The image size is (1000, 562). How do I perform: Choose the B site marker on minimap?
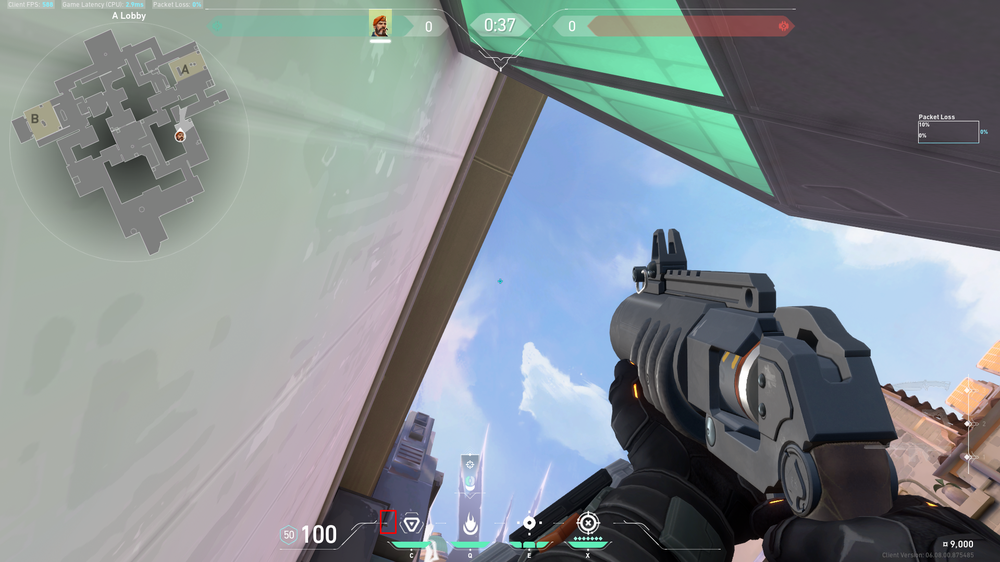(x=37, y=118)
